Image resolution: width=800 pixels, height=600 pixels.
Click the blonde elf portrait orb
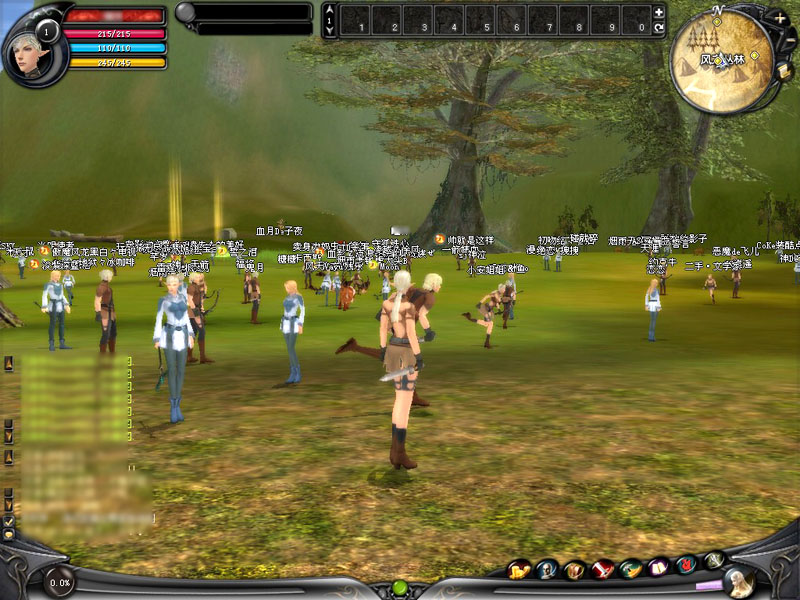point(738,580)
